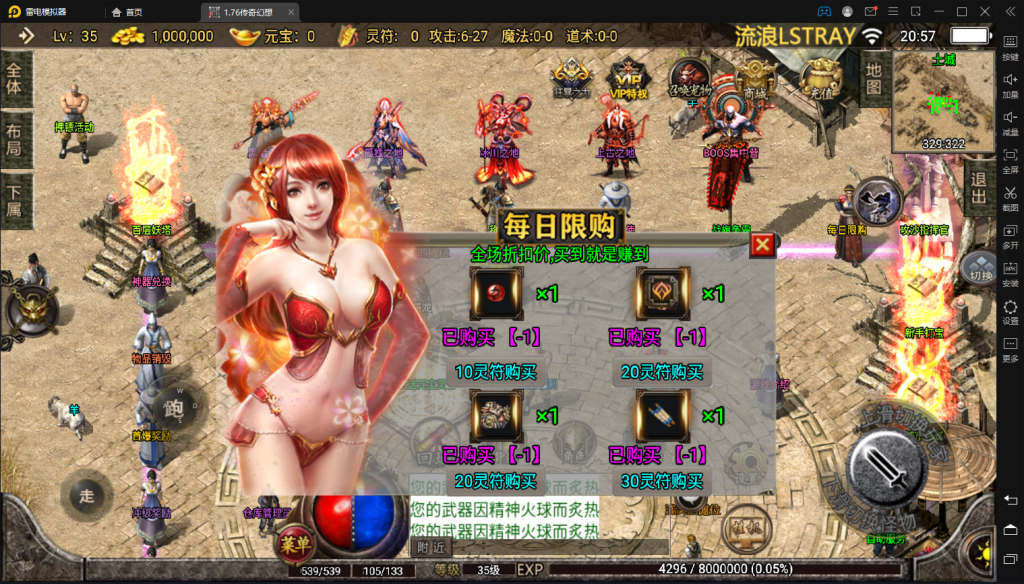Buy the blue scroll for 30 灵符

click(661, 481)
